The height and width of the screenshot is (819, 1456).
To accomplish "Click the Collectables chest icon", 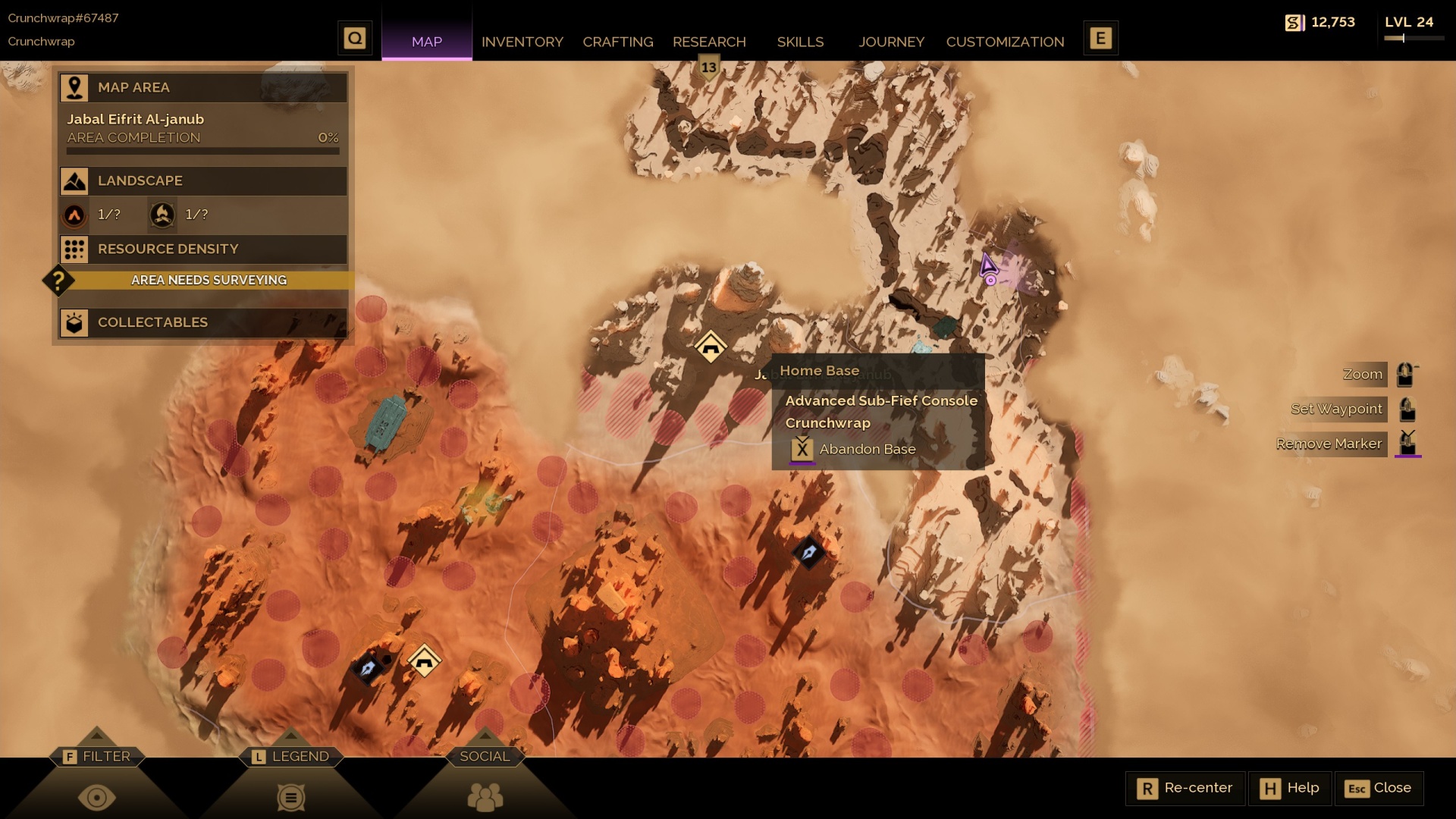I will 74,322.
